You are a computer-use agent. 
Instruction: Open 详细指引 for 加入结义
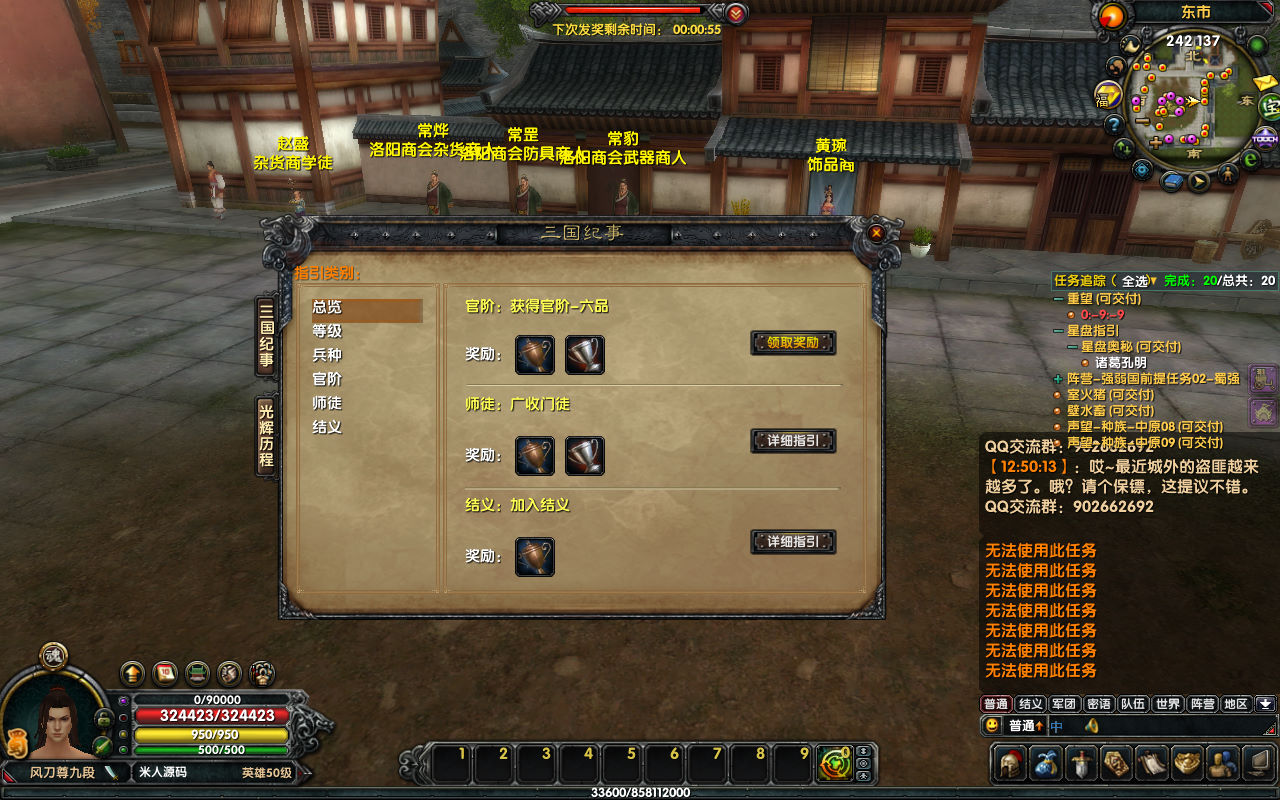[x=793, y=542]
